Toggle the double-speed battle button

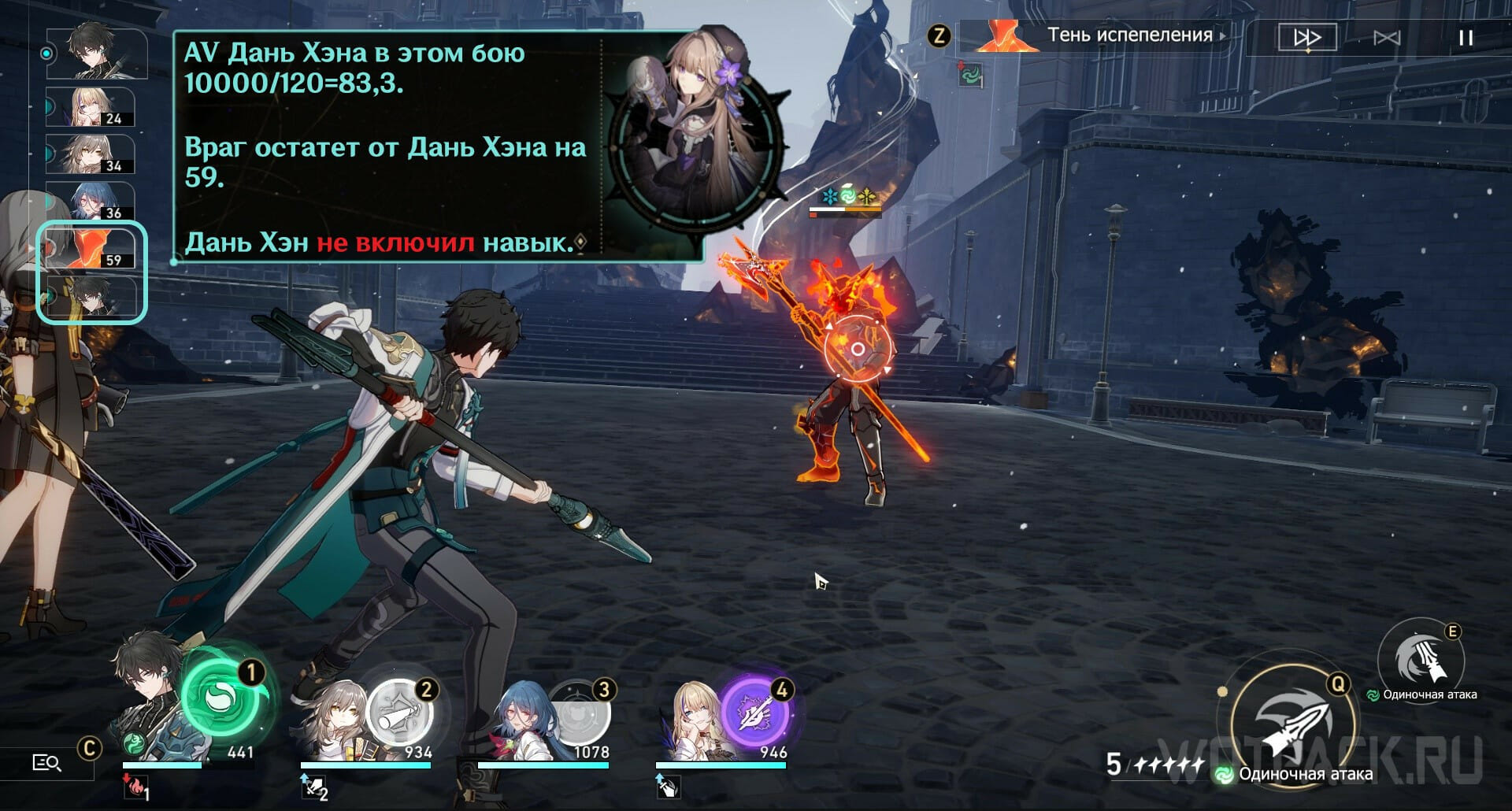[x=1306, y=37]
